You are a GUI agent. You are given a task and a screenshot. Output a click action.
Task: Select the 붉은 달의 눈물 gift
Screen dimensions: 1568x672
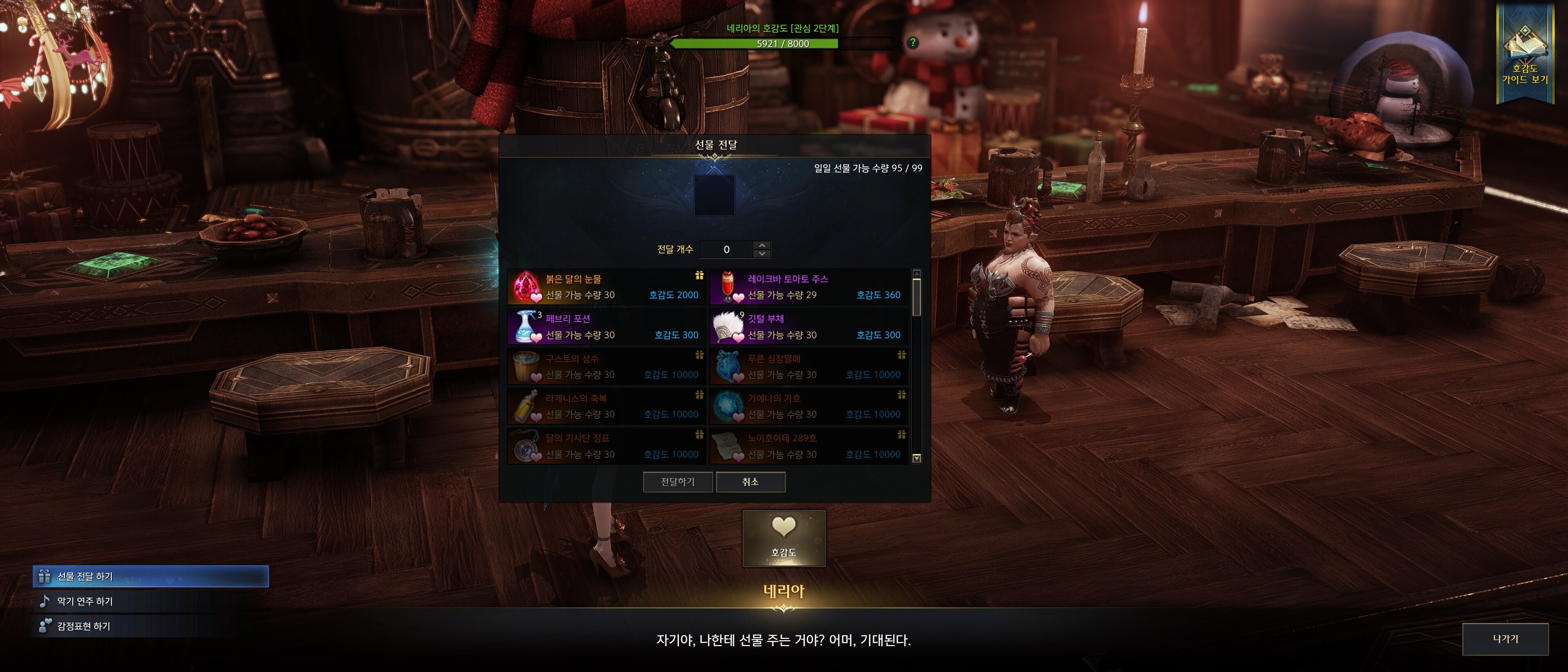tap(606, 287)
